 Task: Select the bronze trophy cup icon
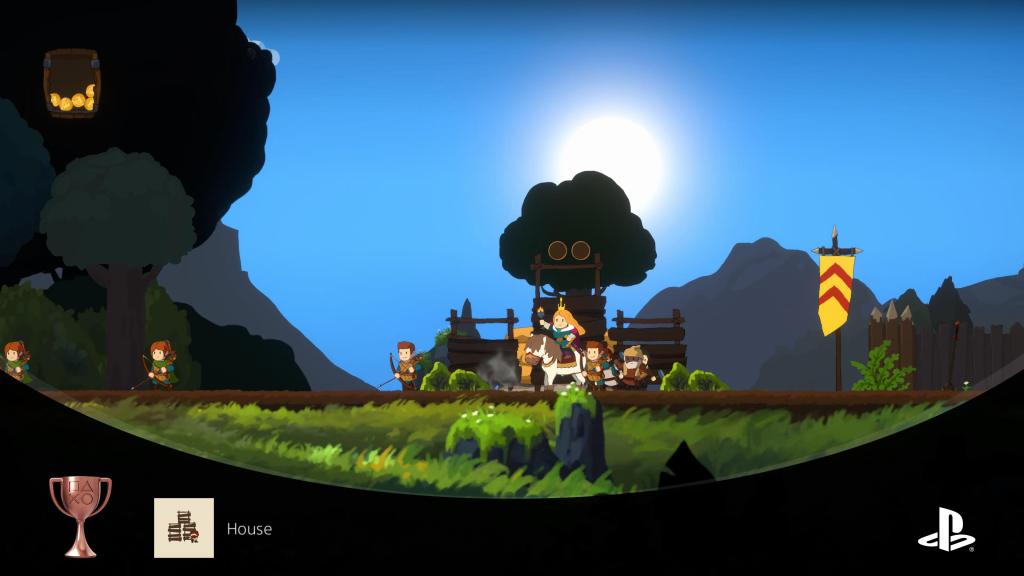point(80,514)
